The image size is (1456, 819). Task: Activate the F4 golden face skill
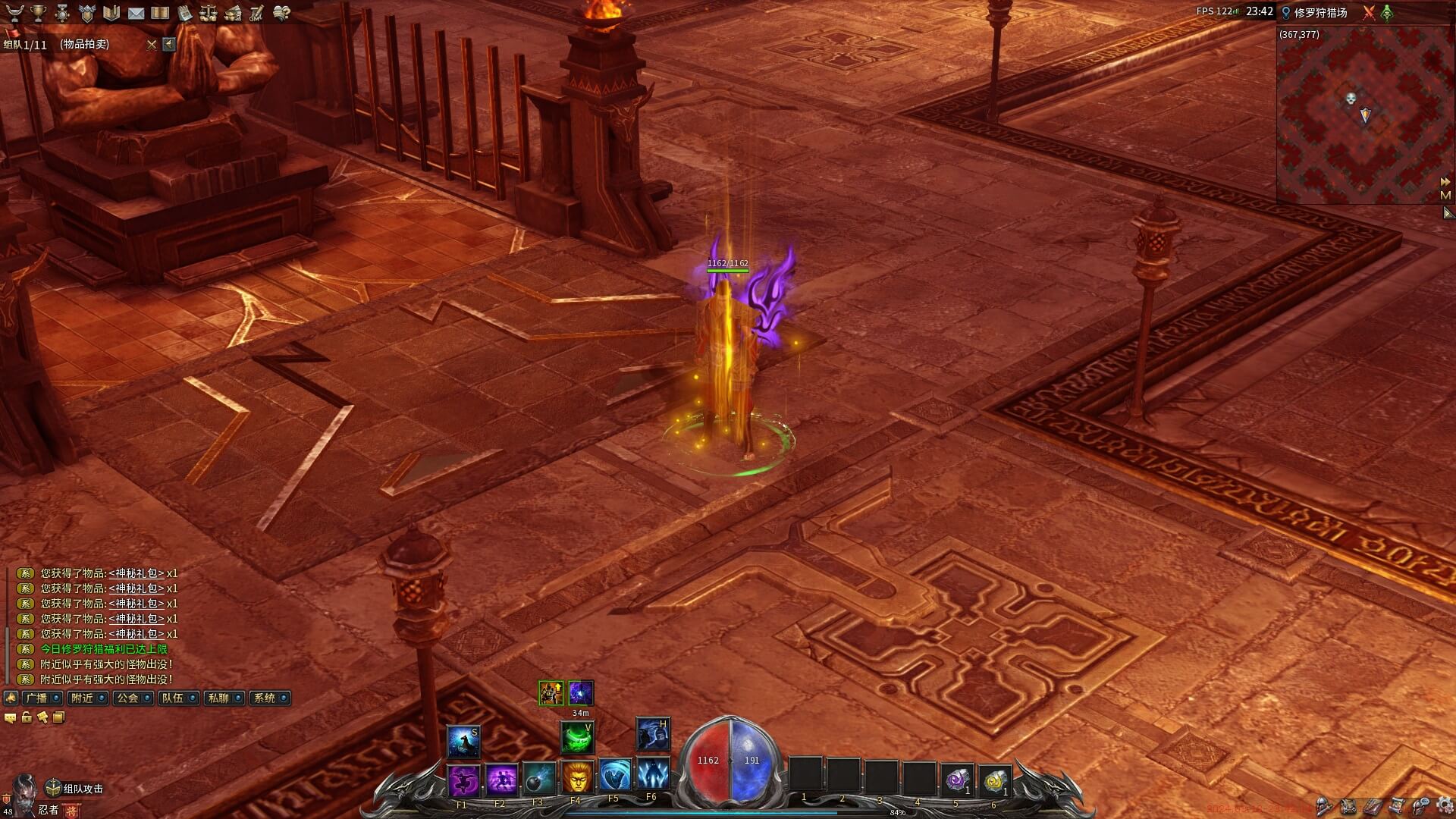[576, 777]
